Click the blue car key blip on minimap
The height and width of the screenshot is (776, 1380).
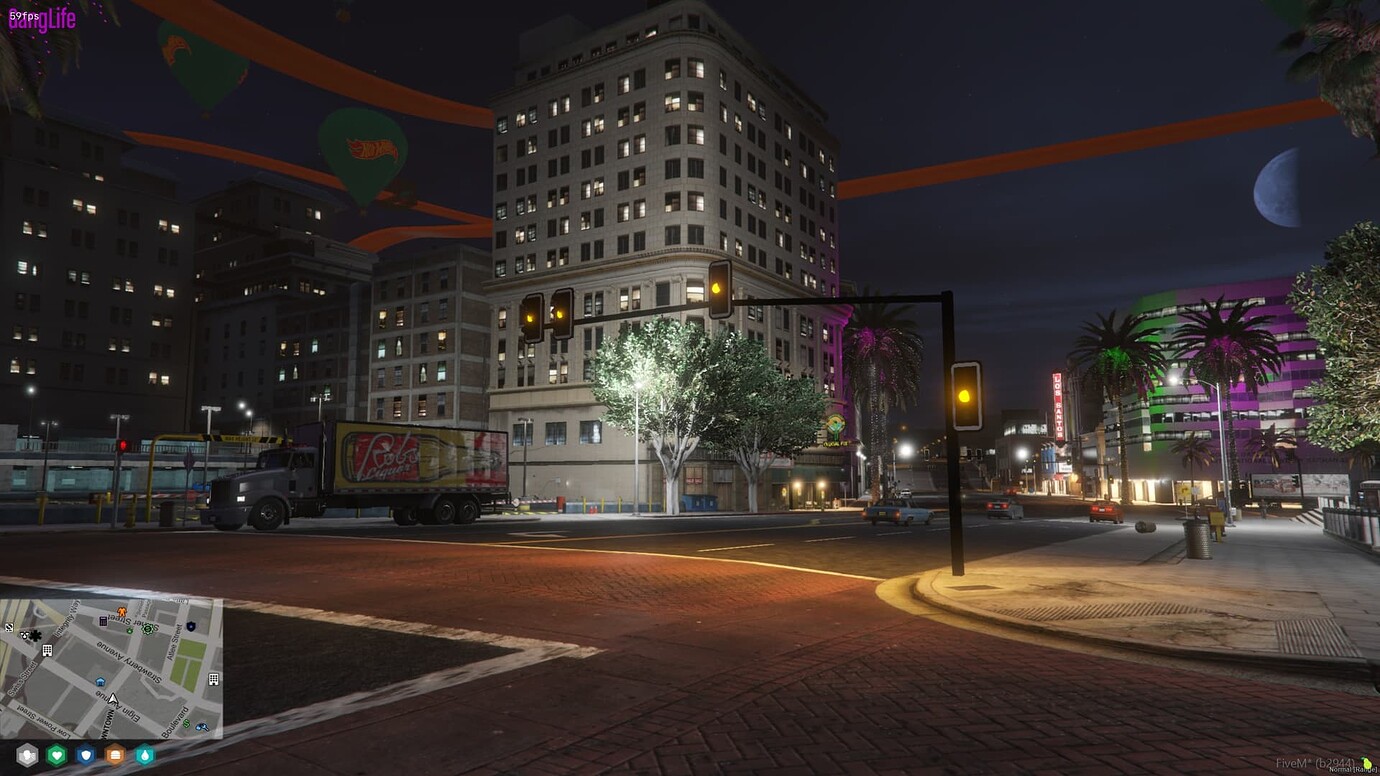[202, 727]
